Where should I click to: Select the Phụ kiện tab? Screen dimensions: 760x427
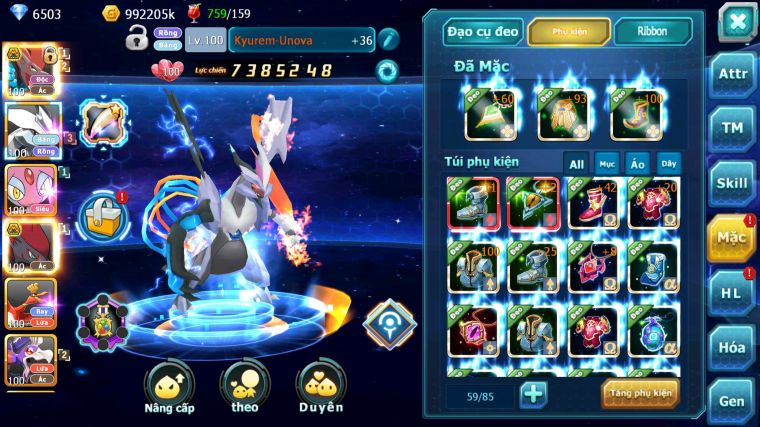(569, 31)
